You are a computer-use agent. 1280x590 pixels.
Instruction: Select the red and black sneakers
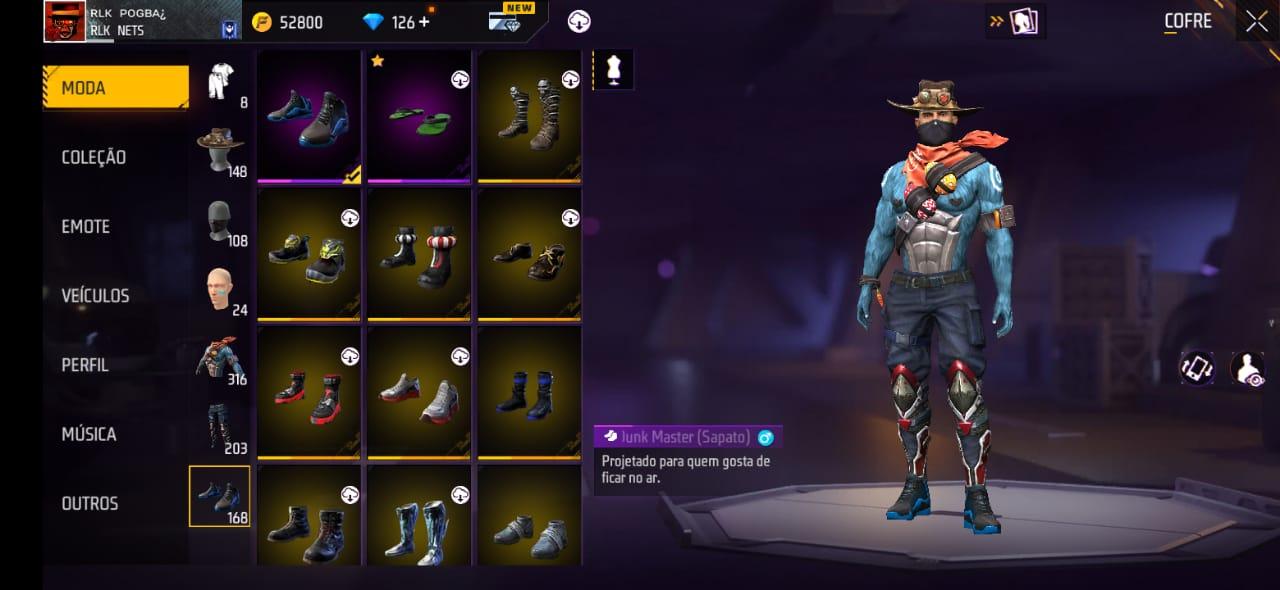(309, 393)
